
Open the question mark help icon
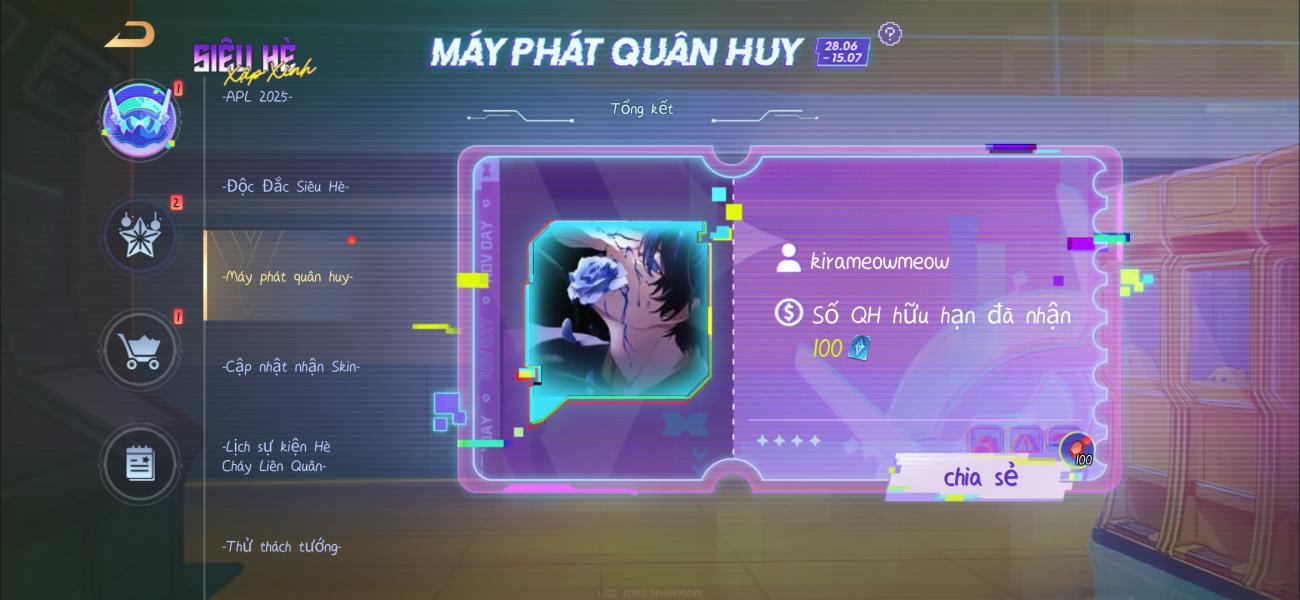(x=890, y=35)
